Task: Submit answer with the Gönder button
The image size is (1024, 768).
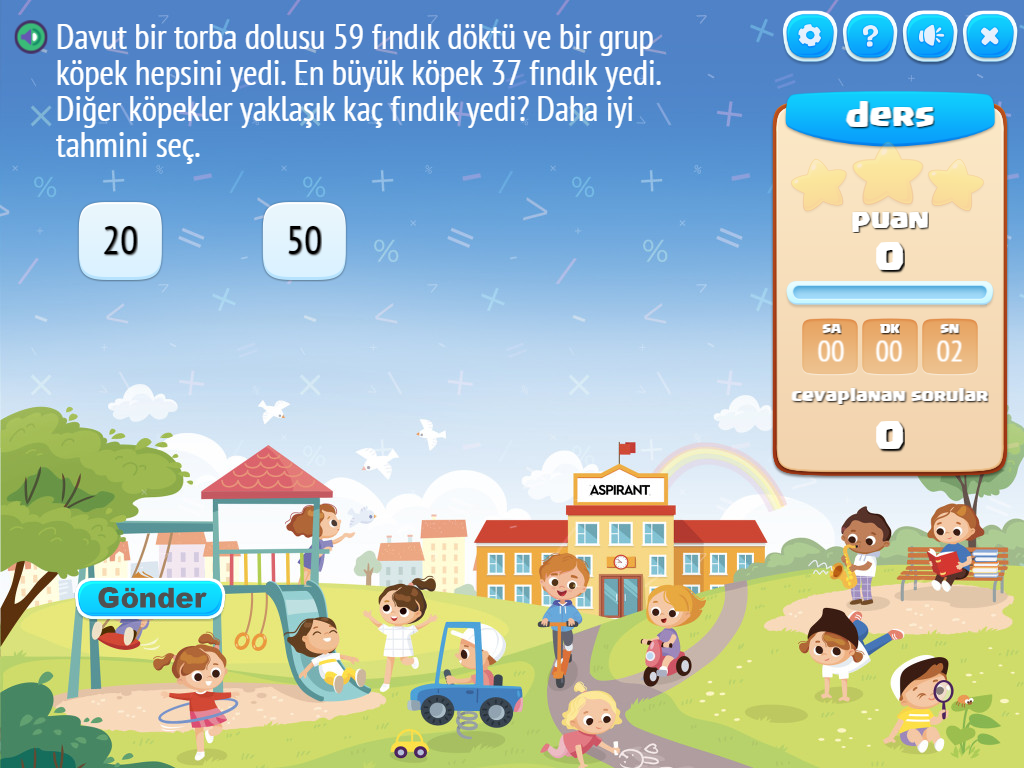Action: point(151,598)
